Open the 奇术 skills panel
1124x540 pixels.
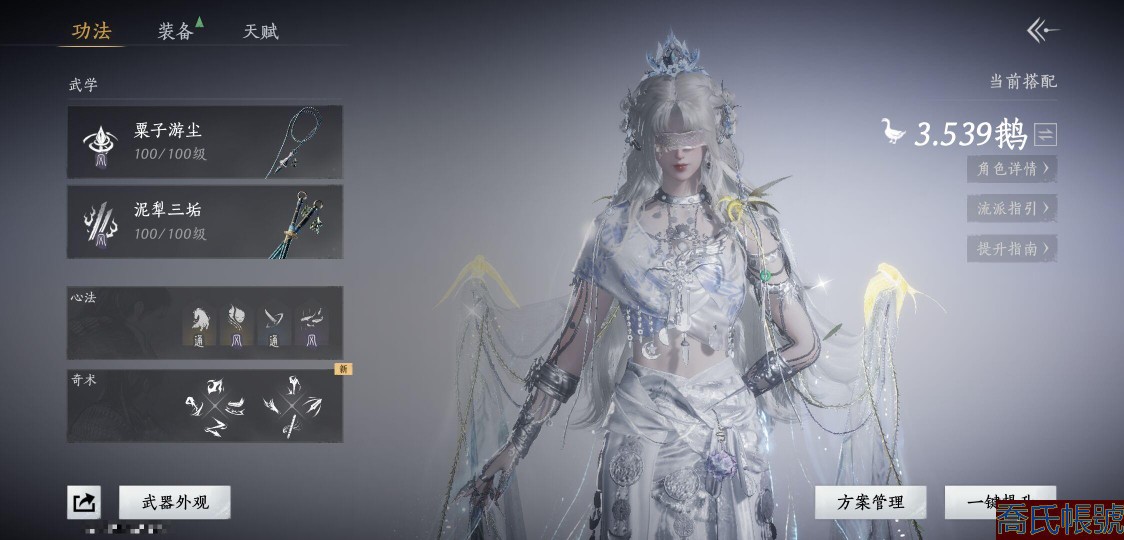click(x=205, y=405)
